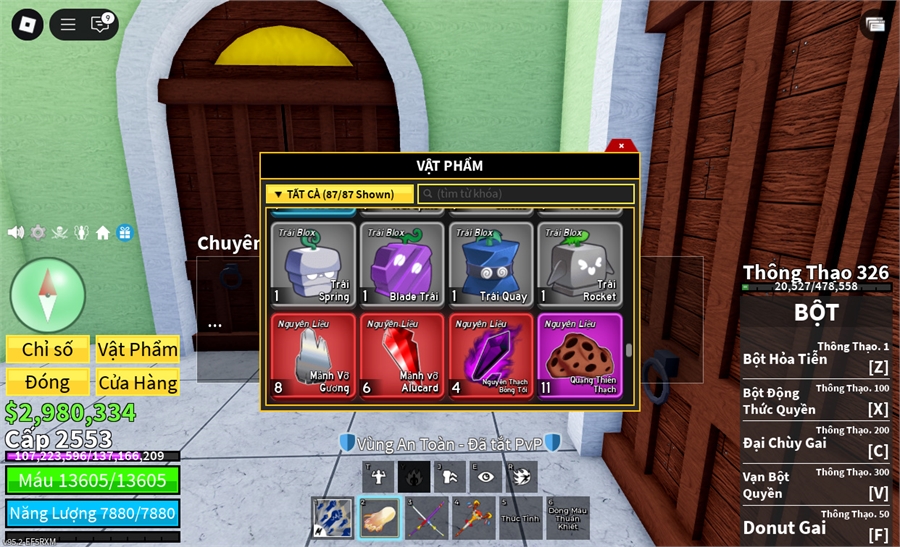Open the Cửa Hàng shop
This screenshot has height=547, width=900.
(x=138, y=382)
